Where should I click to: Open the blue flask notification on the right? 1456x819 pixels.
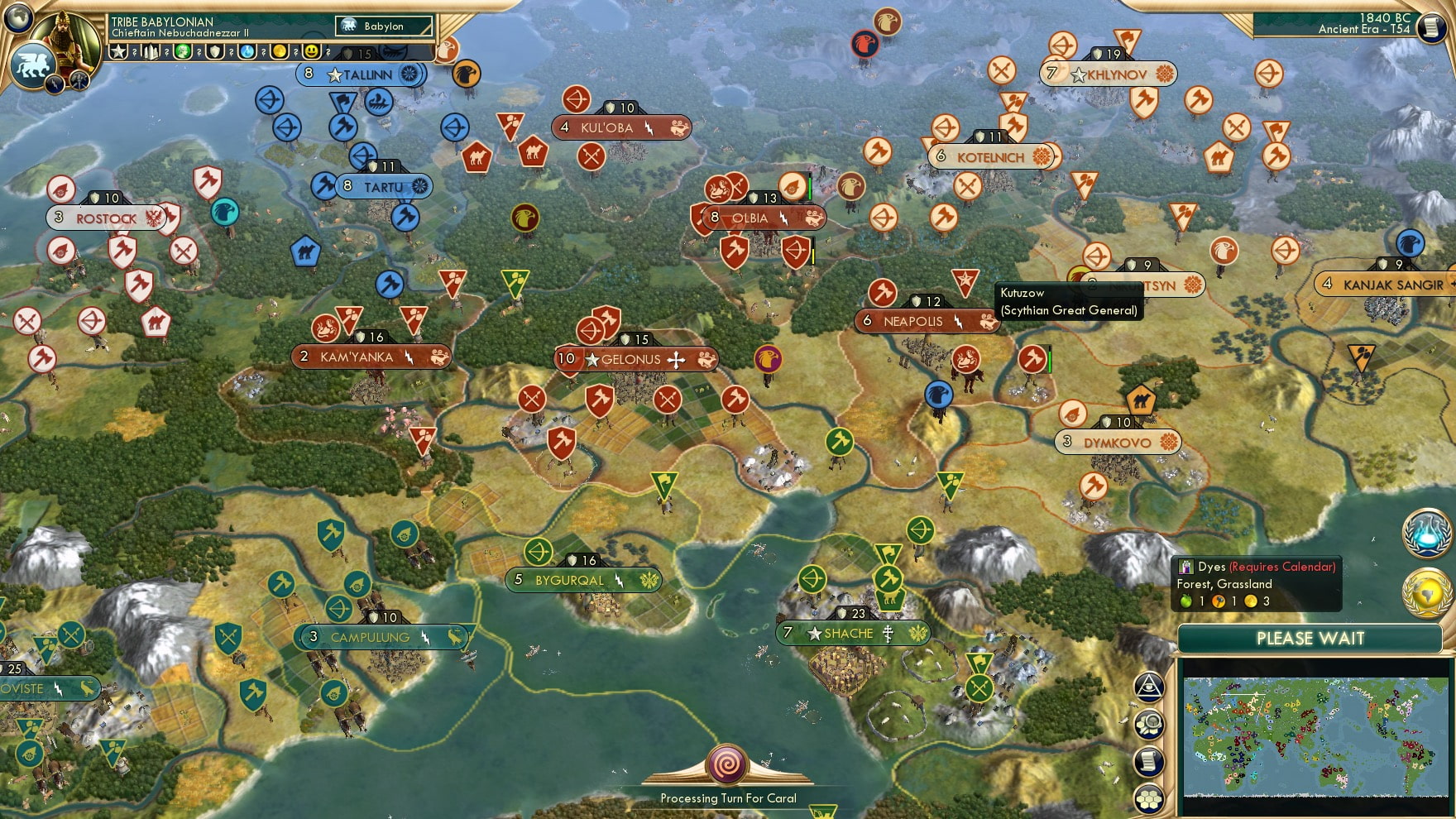click(x=1427, y=534)
